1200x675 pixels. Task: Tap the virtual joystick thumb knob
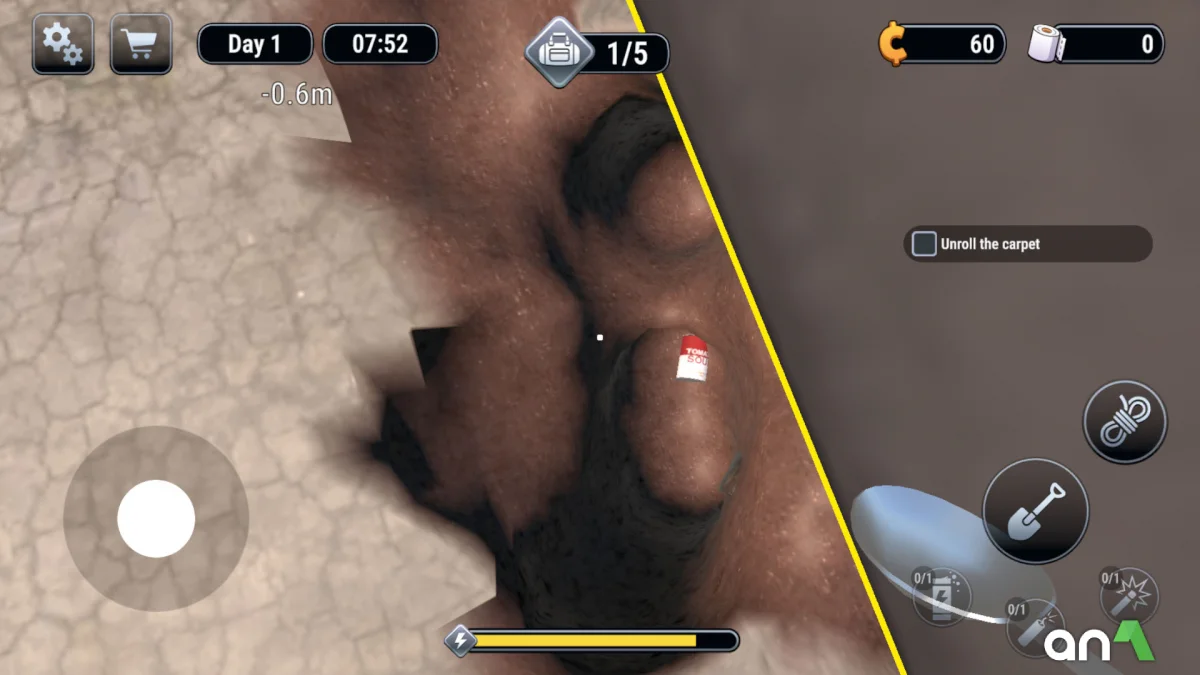tap(156, 519)
